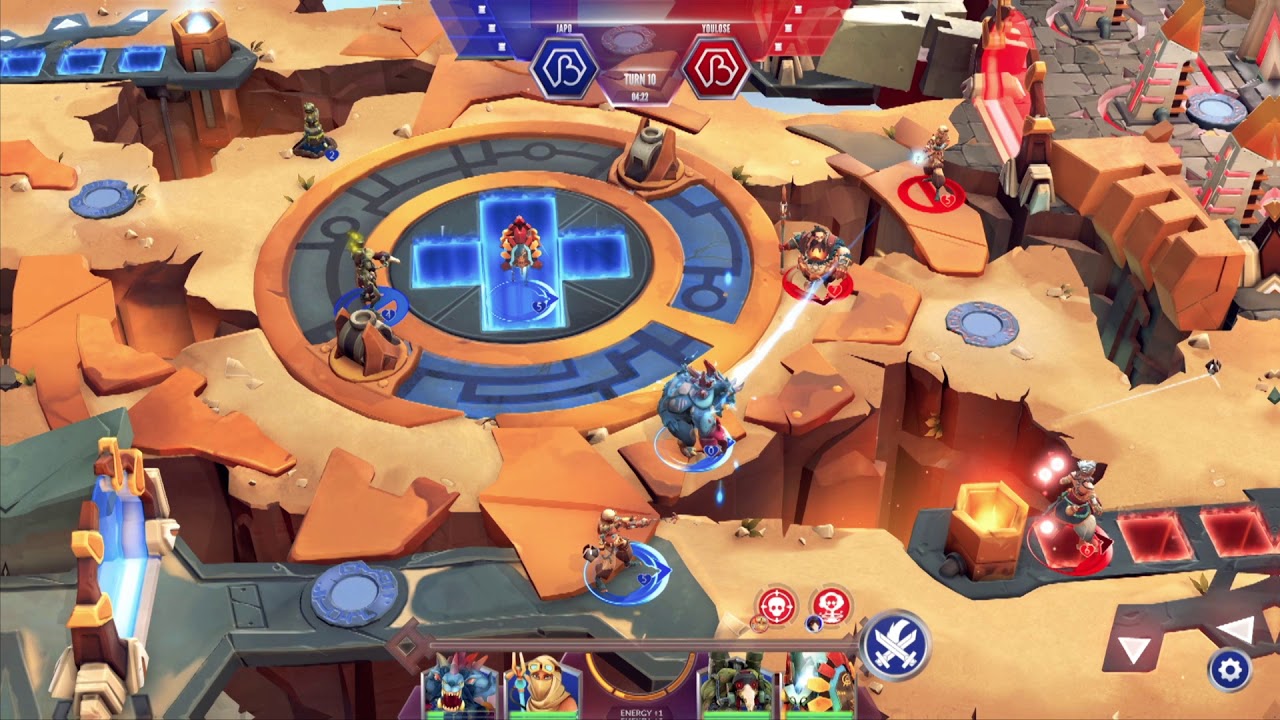Select the blue spiky beast hero portrait
The image size is (1280, 720).
[x=460, y=686]
